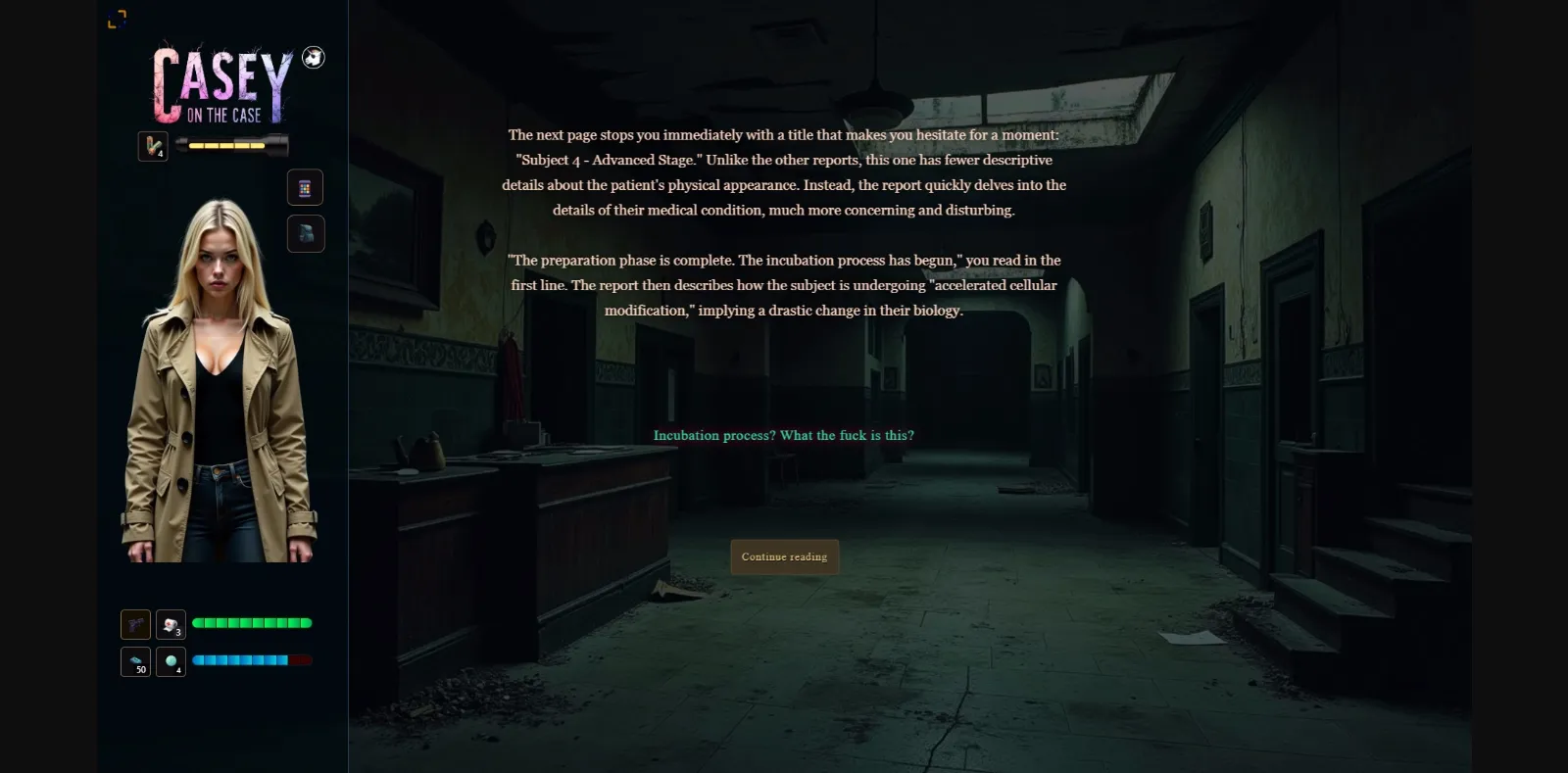Viewport: 1568px width, 773px height.
Task: Choose "Incubation process? What the fuck is this?"
Action: 784,435
